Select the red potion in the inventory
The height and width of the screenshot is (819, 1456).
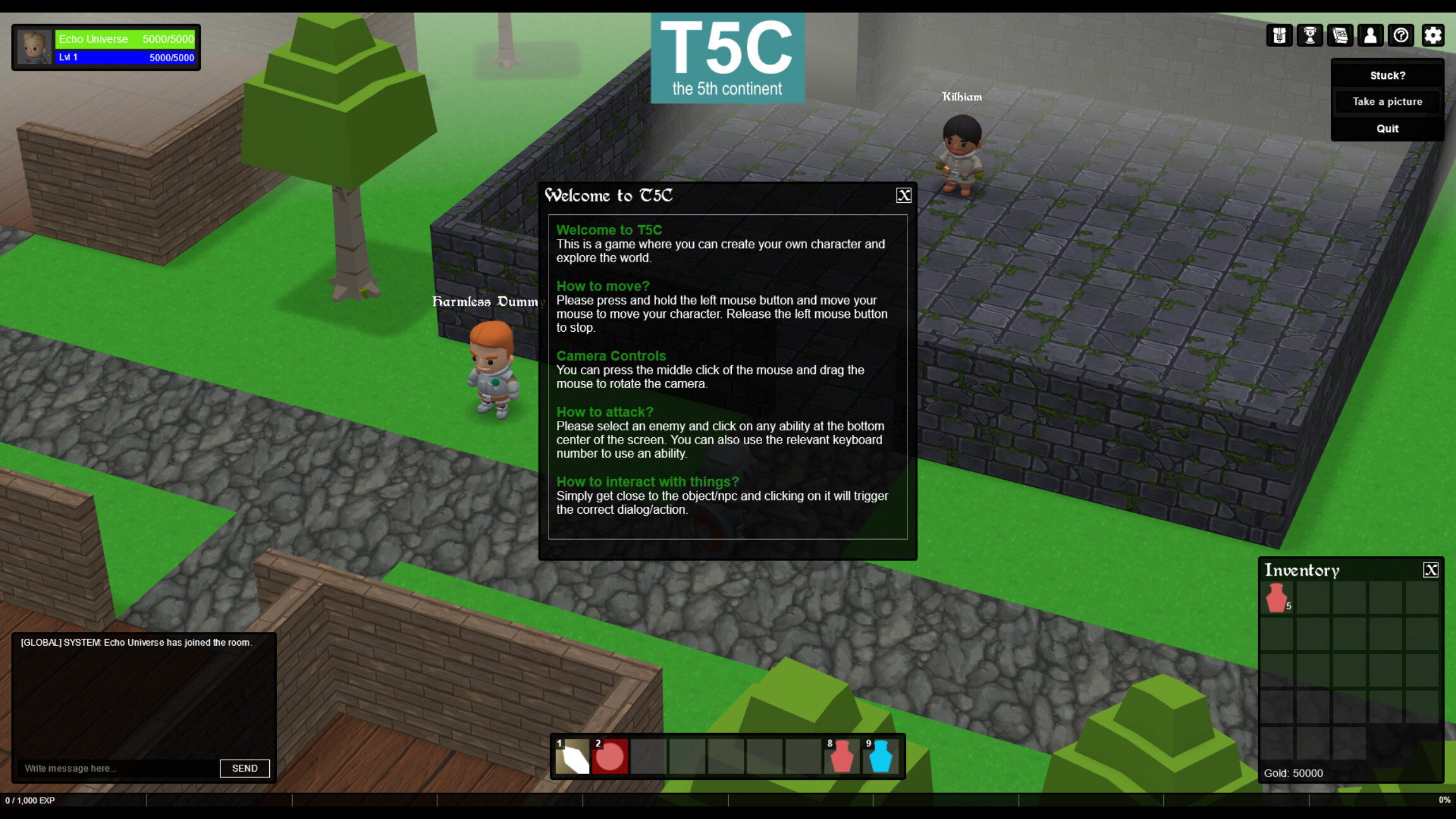pos(1277,598)
